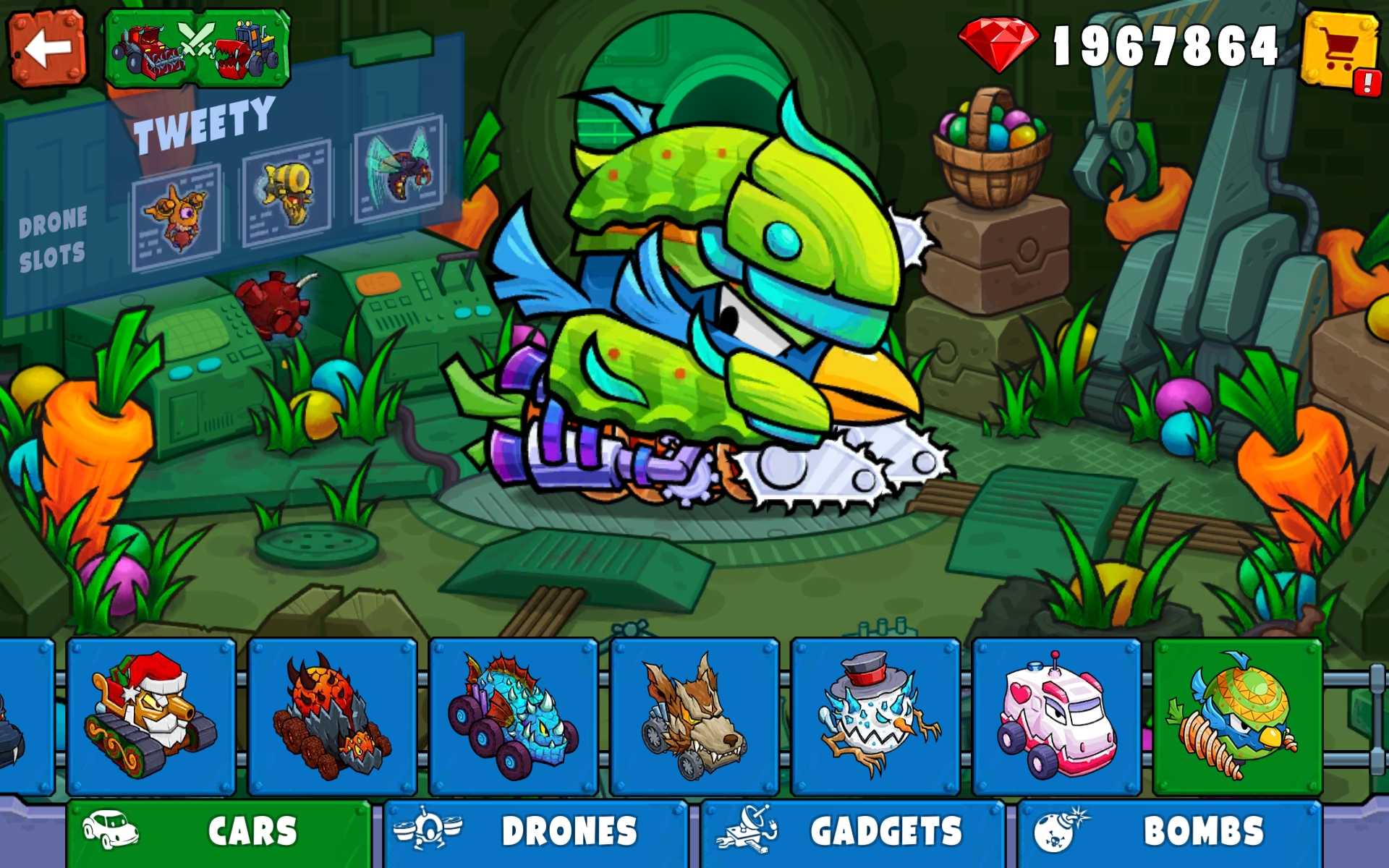Viewport: 1389px width, 868px height.
Task: Switch to the Cars tab
Action: pos(218,832)
